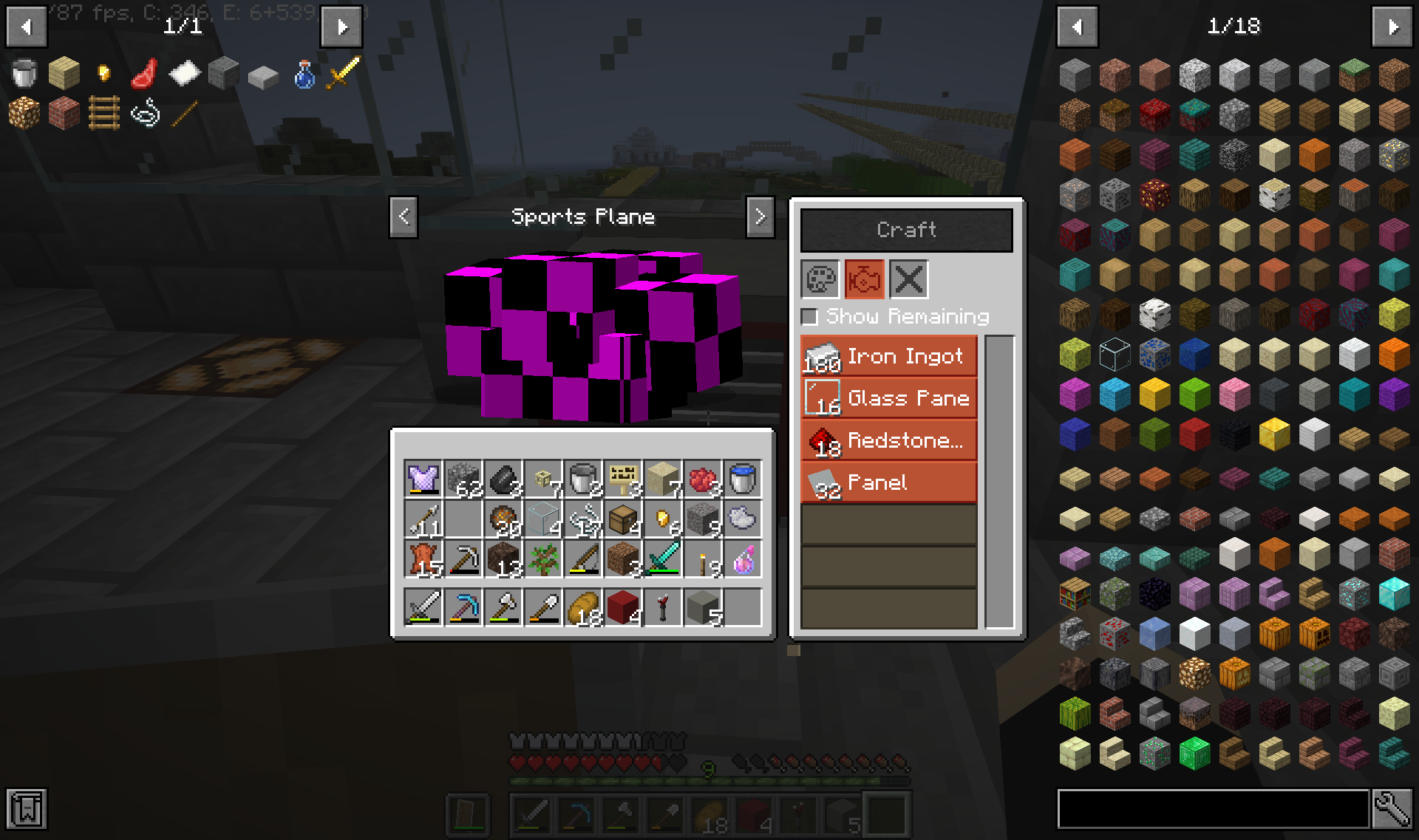The width and height of the screenshot is (1419, 840).
Task: Toggle the bookmarks book icon bottom left
Action: pos(27,809)
